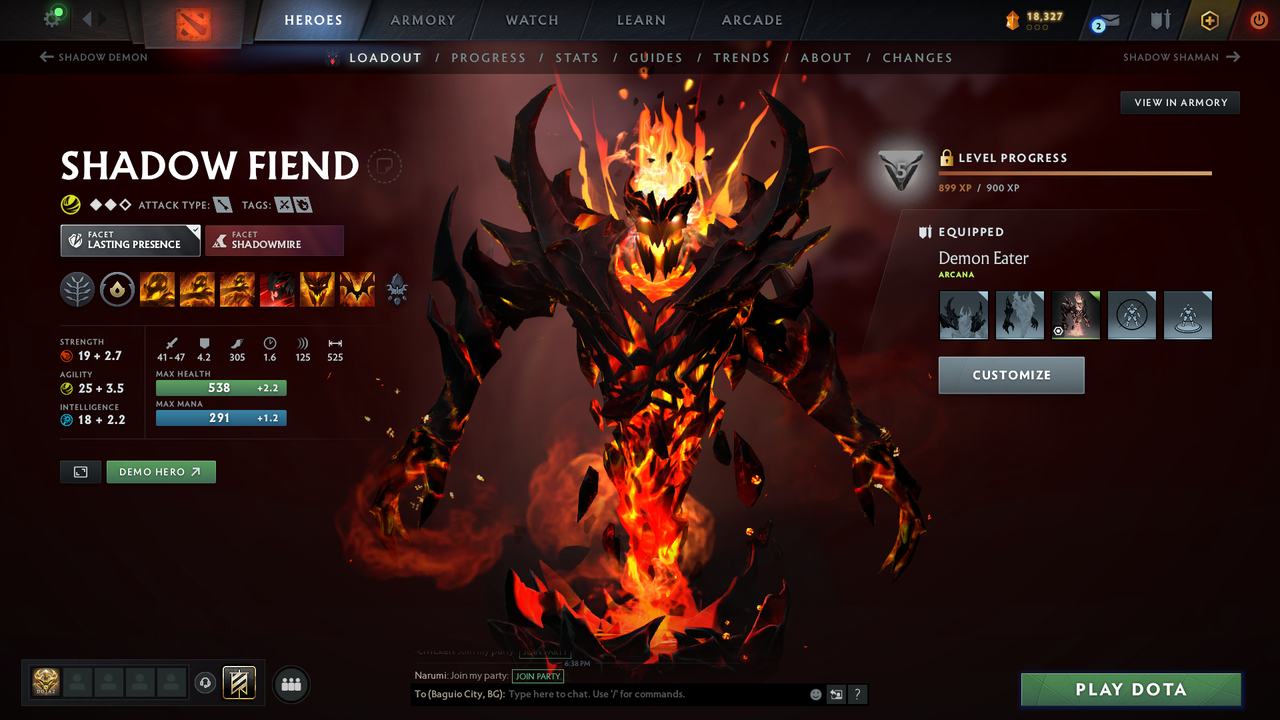The width and height of the screenshot is (1280, 720).
Task: Open DEMO HERO mode
Action: coord(160,471)
